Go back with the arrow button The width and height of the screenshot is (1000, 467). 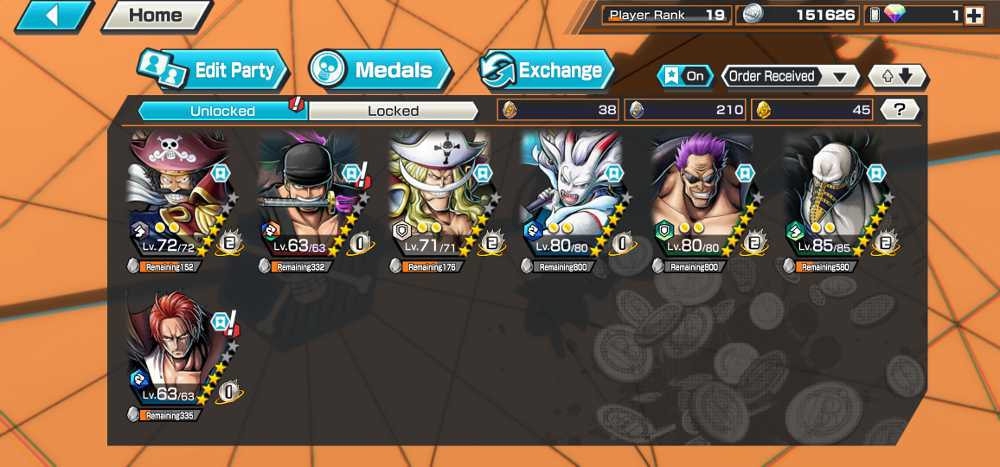click(53, 15)
